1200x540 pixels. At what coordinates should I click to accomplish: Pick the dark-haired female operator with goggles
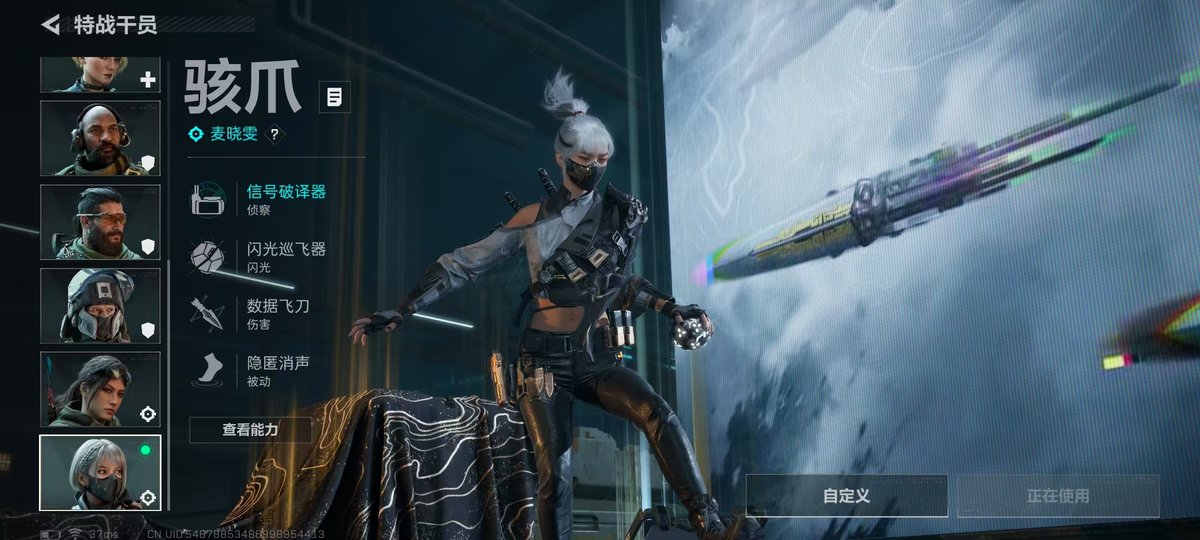click(100, 389)
